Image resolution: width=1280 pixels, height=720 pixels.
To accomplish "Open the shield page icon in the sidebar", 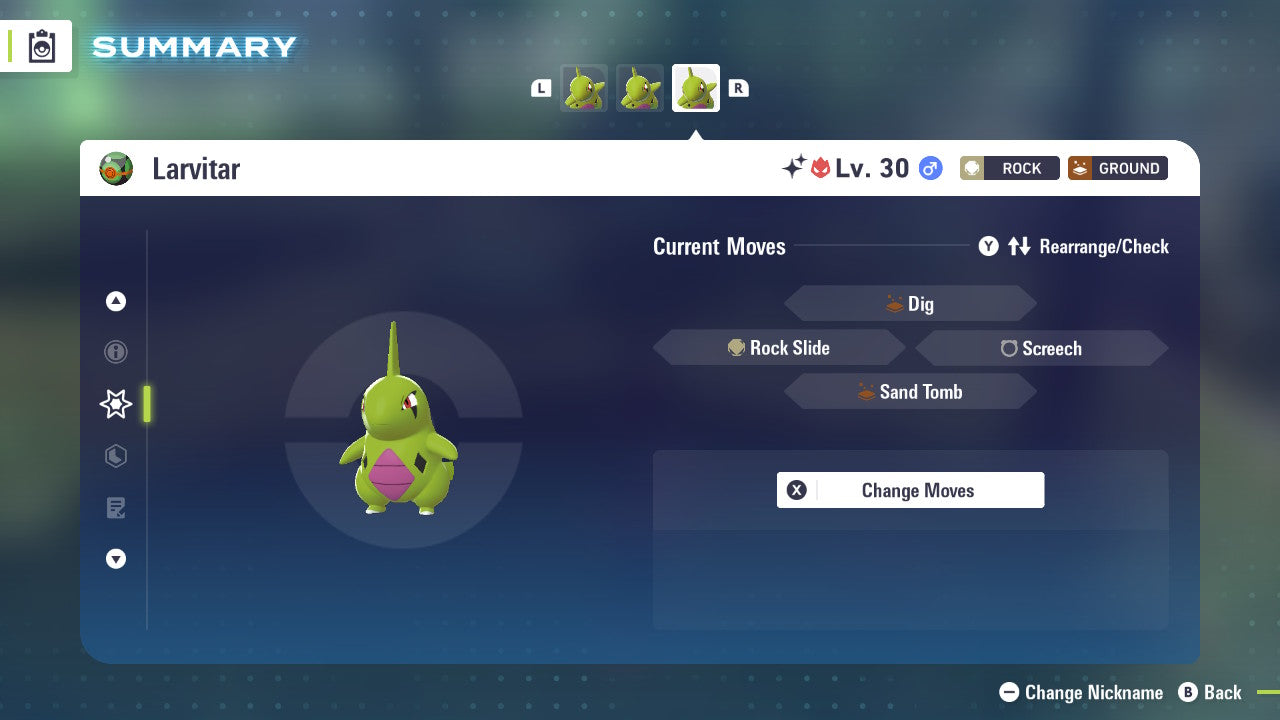I will (x=116, y=456).
